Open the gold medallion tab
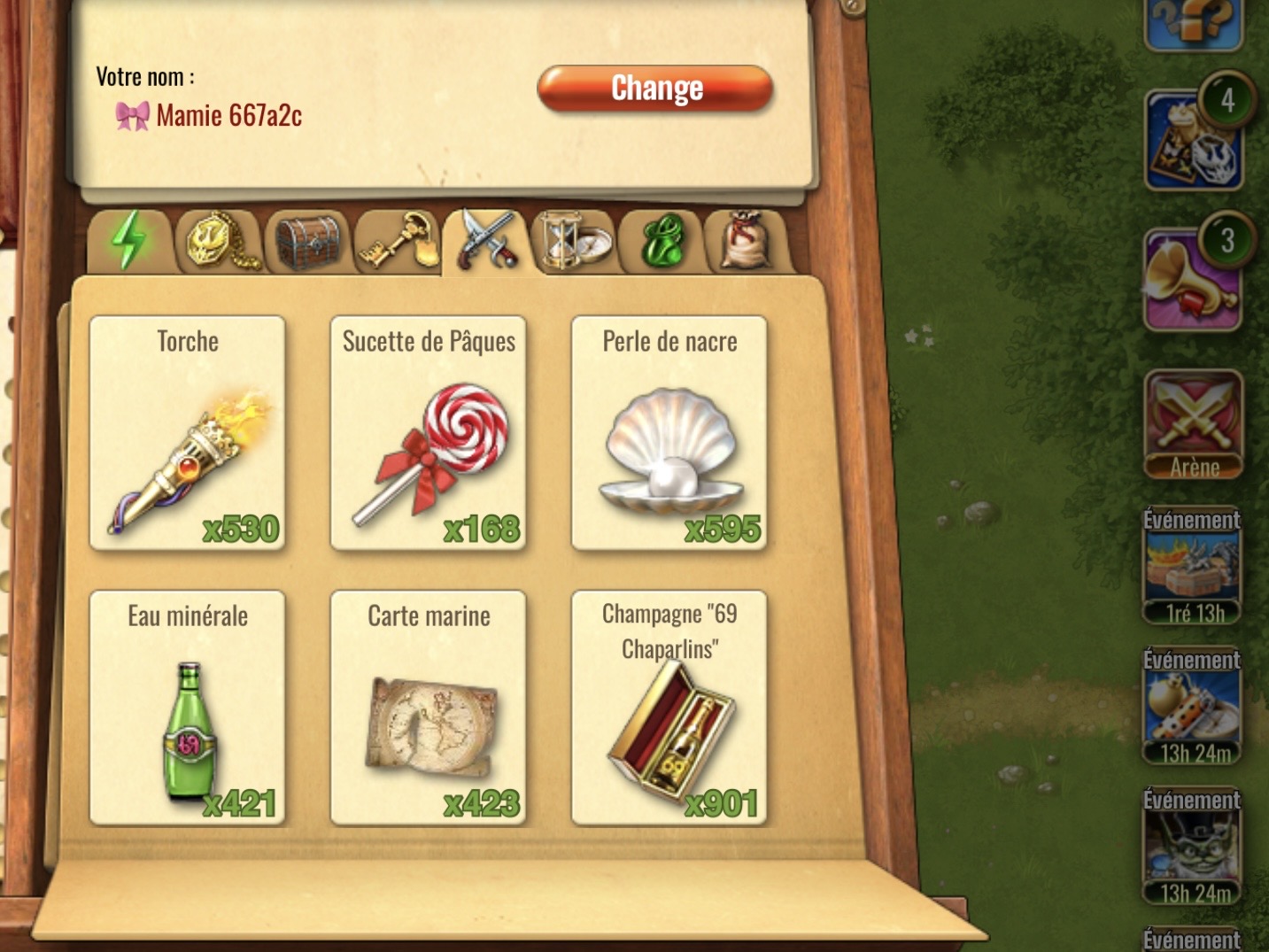 tap(218, 241)
